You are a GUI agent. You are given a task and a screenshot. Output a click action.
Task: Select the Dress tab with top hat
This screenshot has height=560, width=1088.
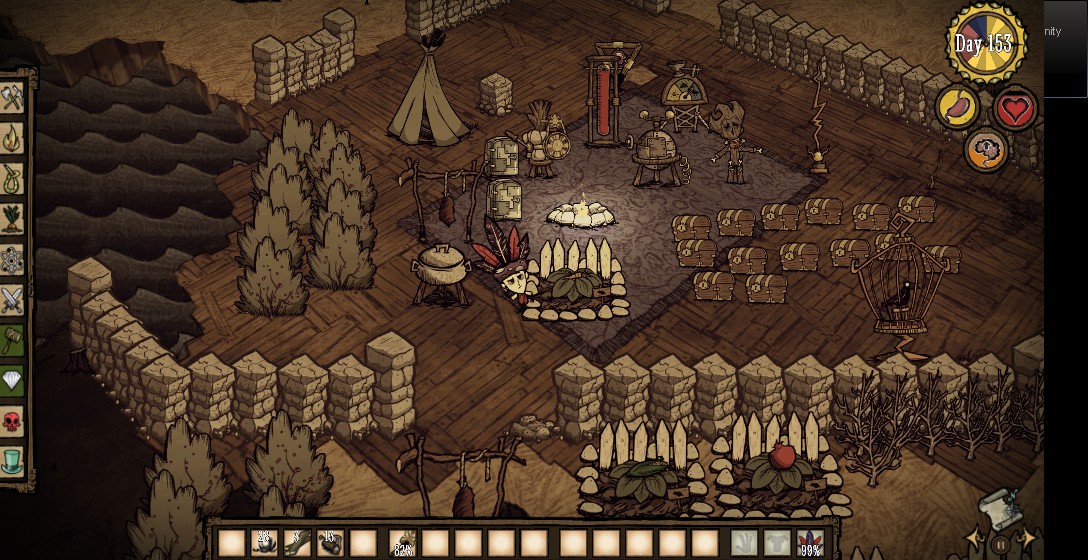[x=13, y=461]
